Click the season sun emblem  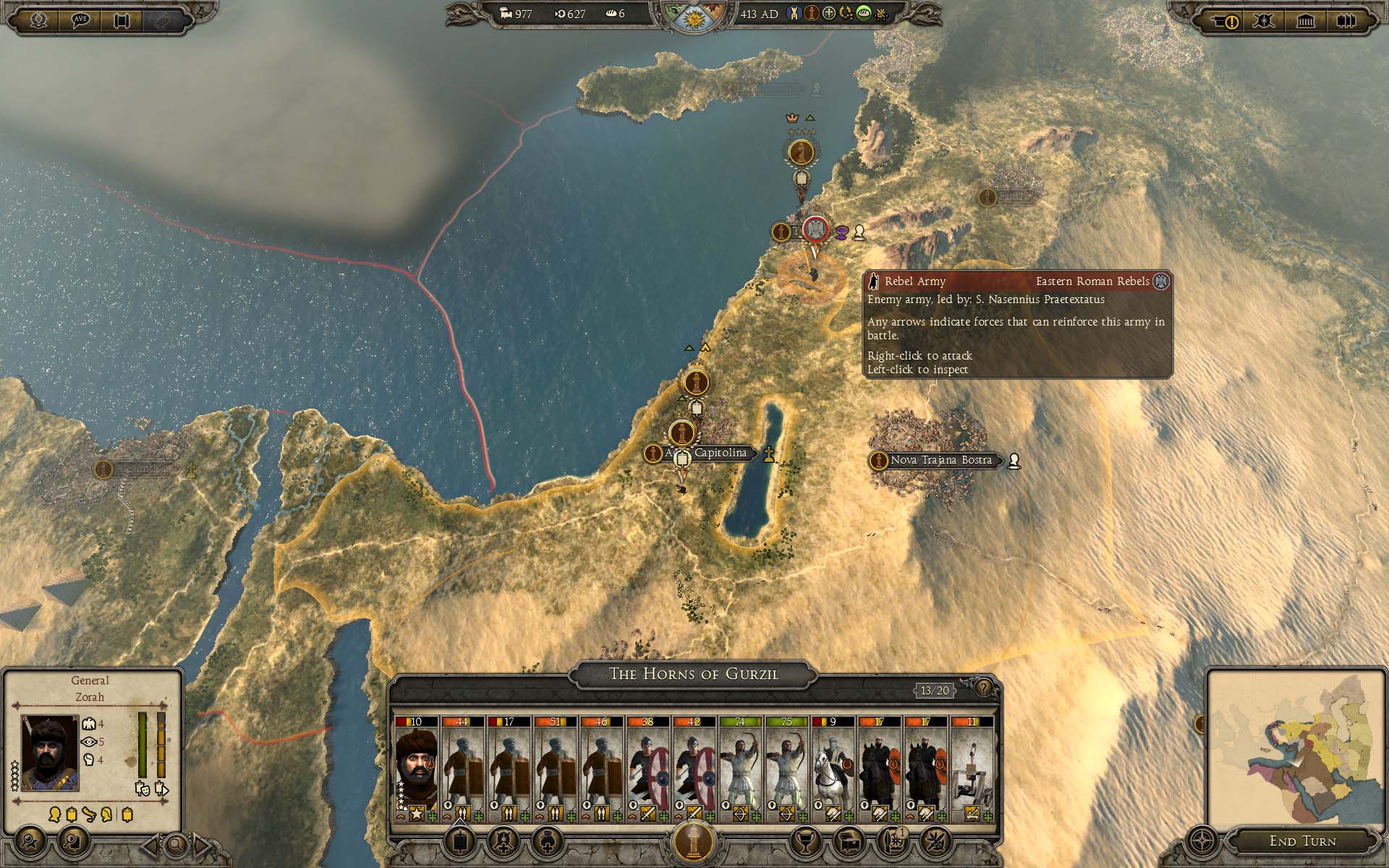693,17
